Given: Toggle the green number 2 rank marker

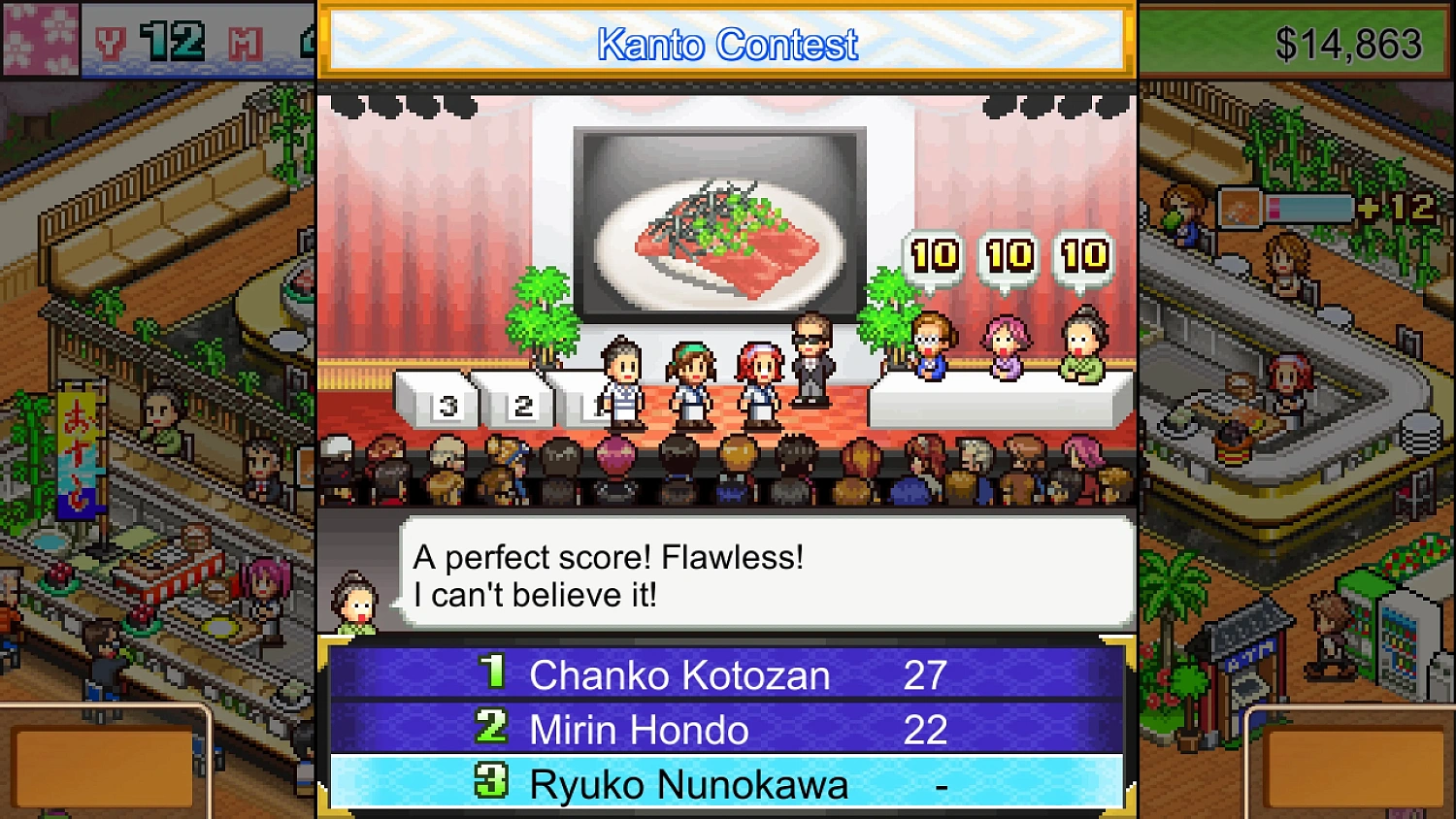Looking at the screenshot, I should pos(492,729).
